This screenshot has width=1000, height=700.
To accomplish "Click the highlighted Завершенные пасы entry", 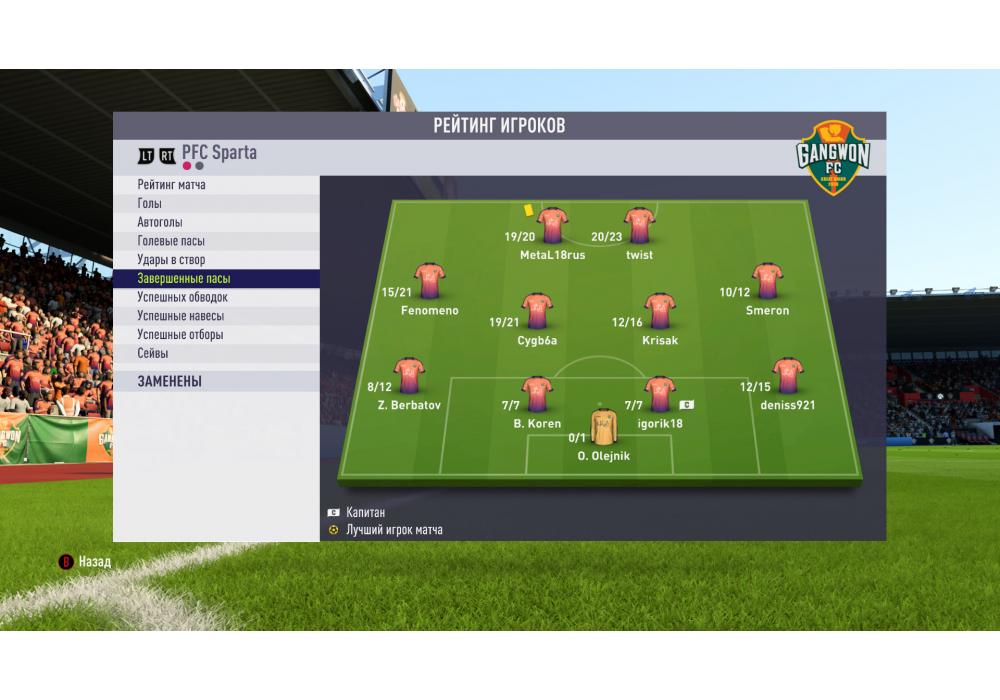I will 184,279.
